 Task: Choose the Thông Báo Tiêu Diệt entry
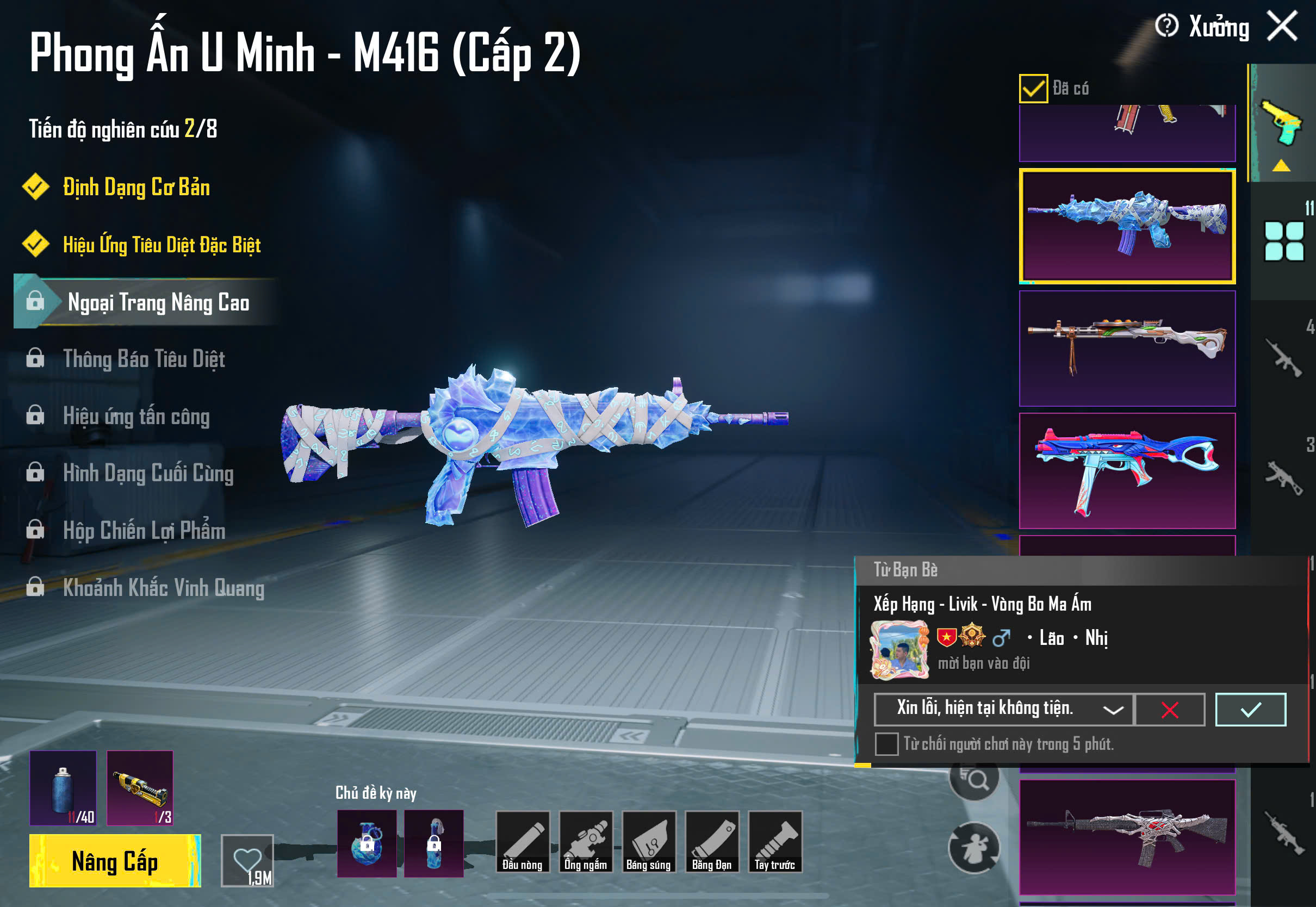(x=144, y=359)
